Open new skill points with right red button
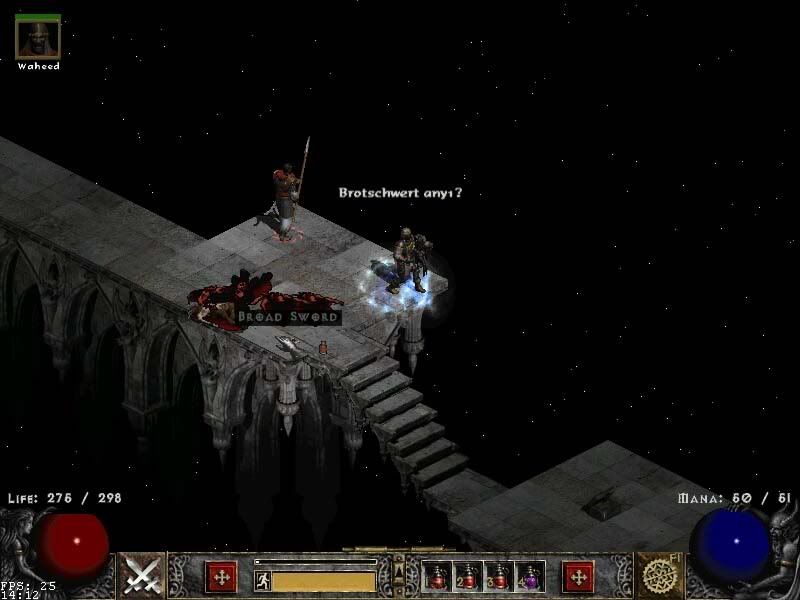This screenshot has height=600, width=800. tap(578, 577)
